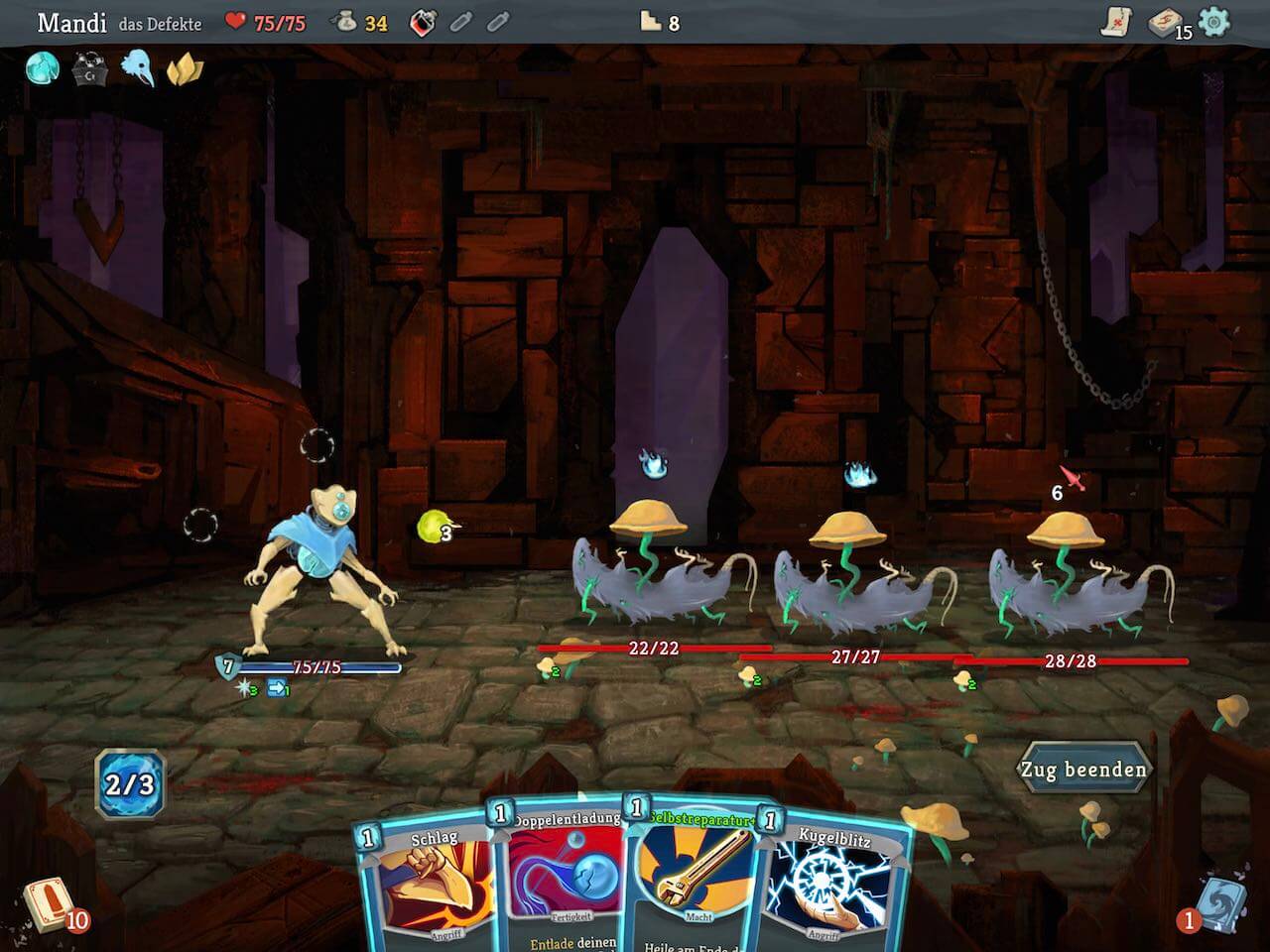The image size is (1270, 952).
Task: Inspect the golden leaves relic
Action: pos(184,69)
